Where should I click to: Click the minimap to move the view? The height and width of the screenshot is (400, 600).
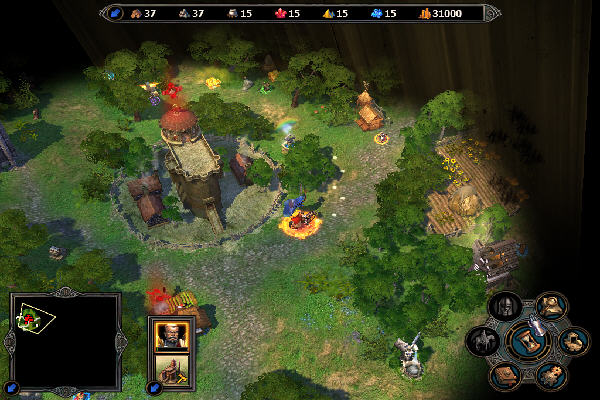click(x=64, y=340)
